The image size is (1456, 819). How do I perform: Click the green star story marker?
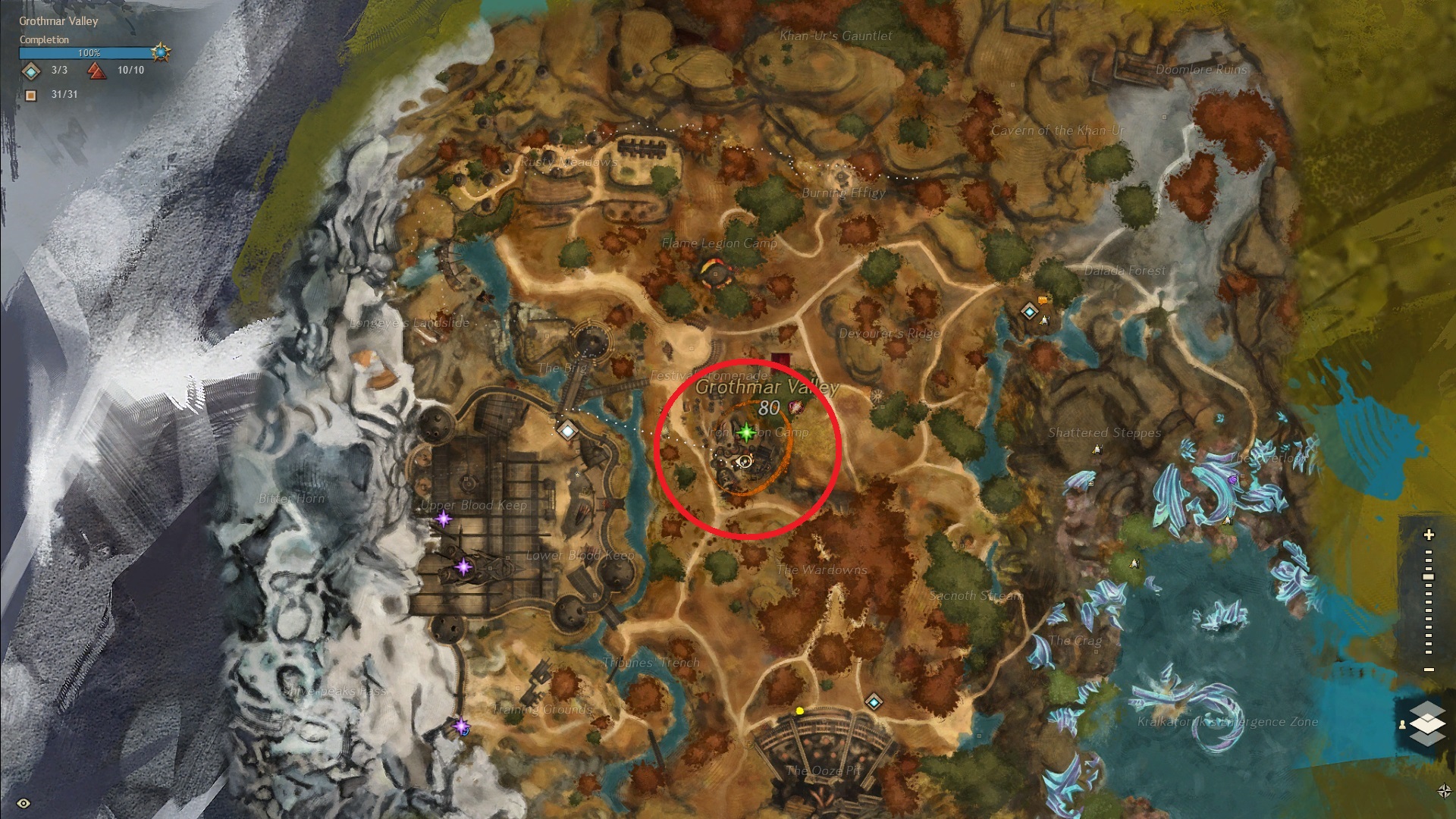tap(746, 432)
